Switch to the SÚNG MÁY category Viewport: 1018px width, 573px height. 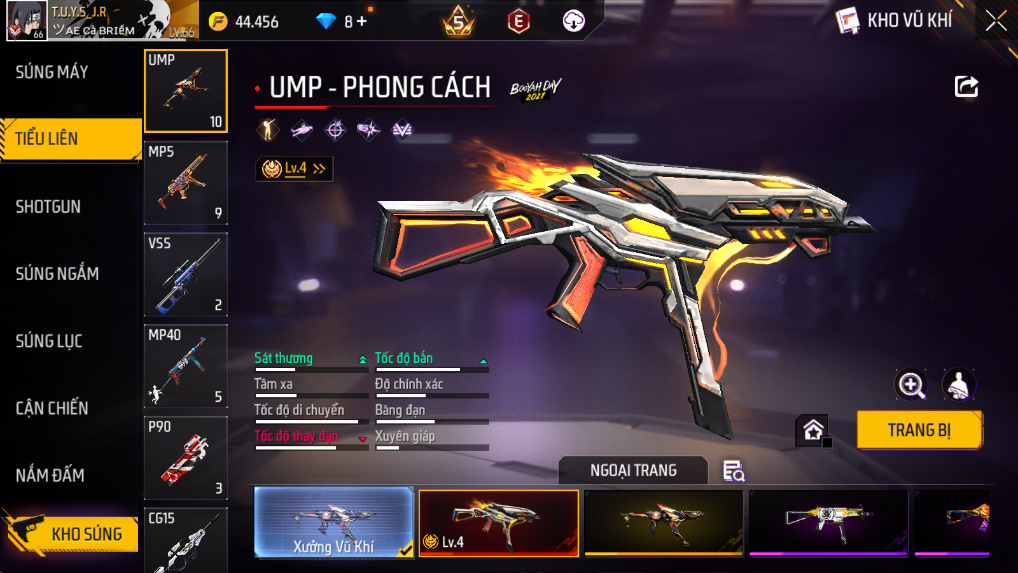pyautogui.click(x=52, y=72)
